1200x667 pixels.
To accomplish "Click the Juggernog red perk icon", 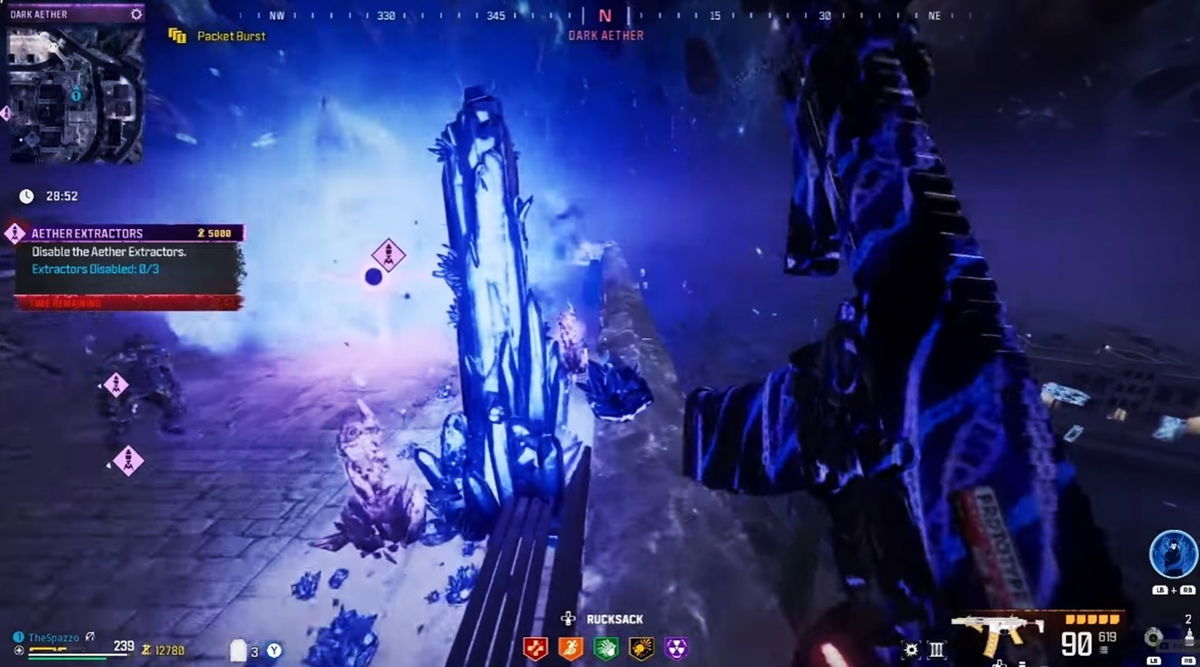I will (x=537, y=648).
